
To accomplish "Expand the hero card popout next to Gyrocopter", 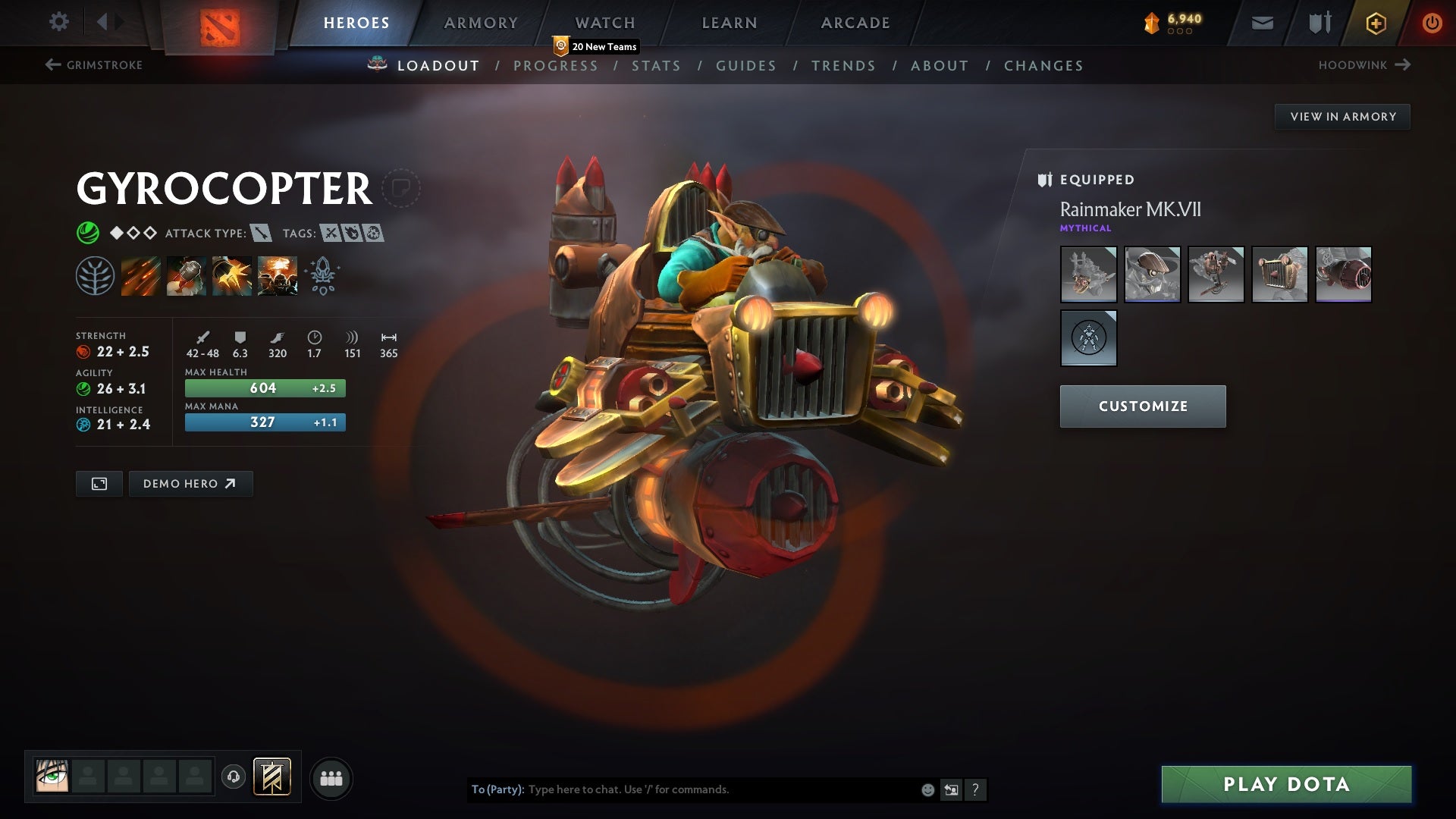I will (x=400, y=188).
